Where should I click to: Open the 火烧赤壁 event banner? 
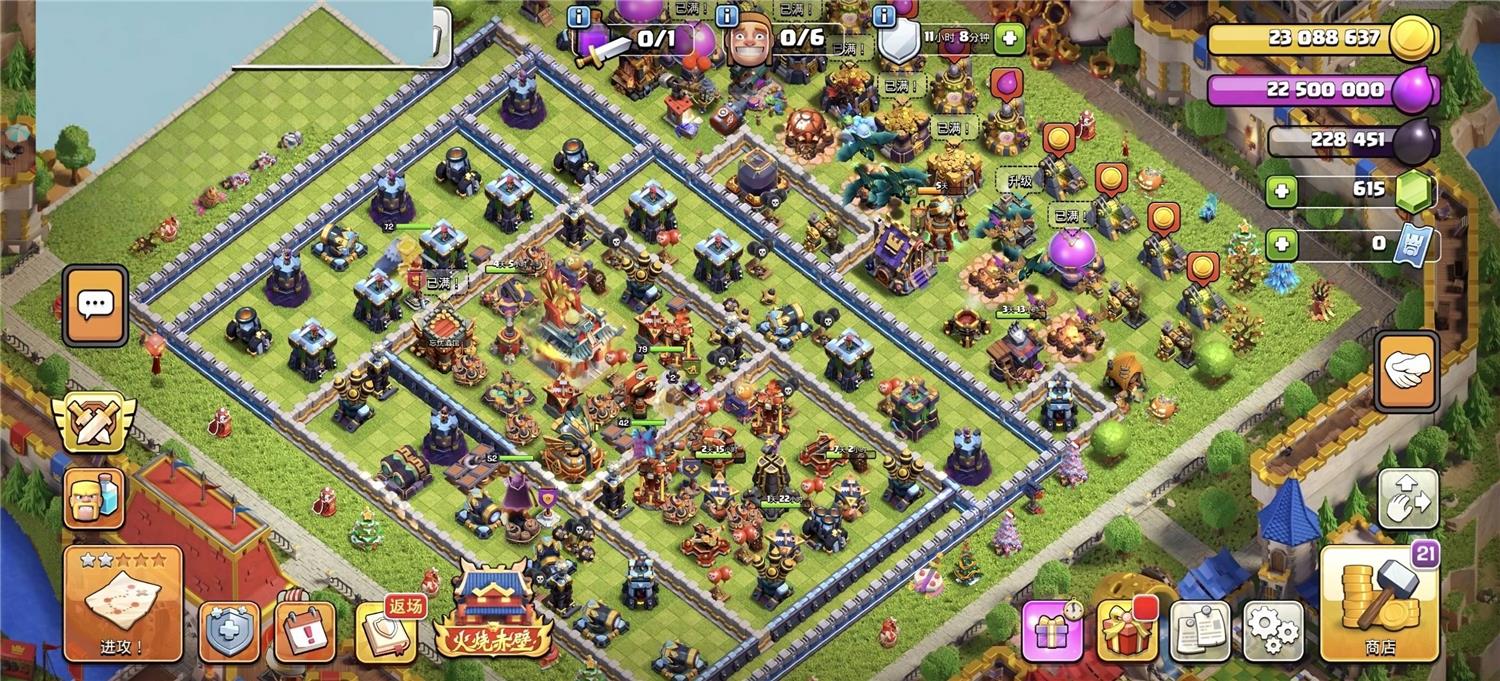coord(492,612)
